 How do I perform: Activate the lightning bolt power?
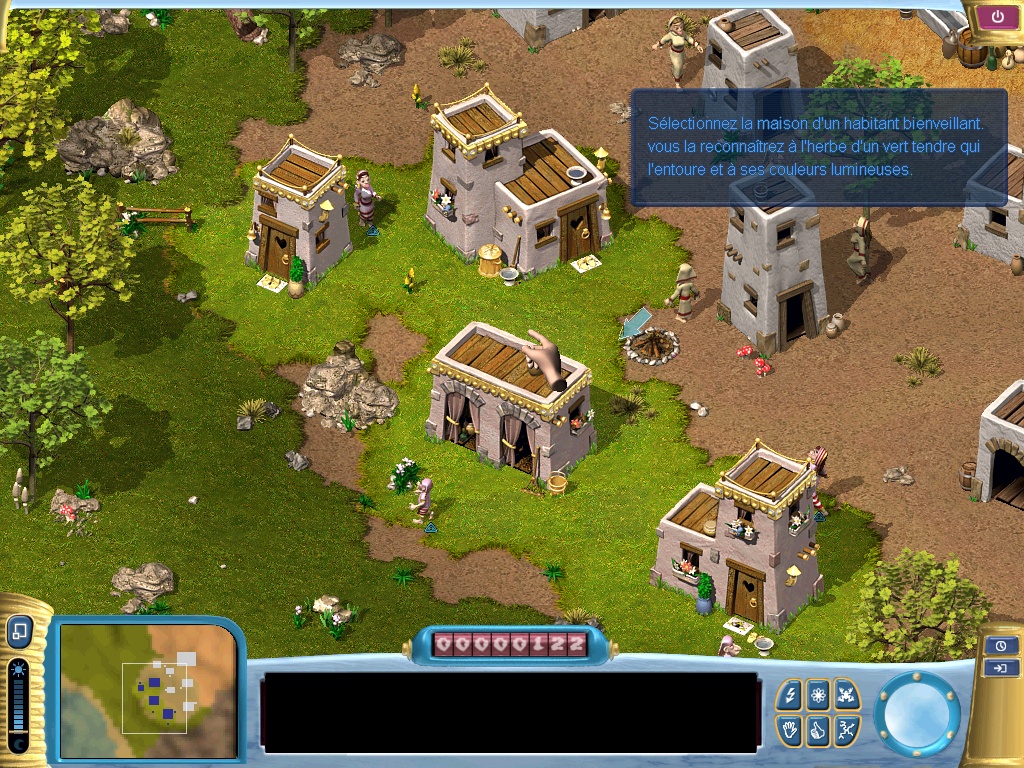point(790,696)
